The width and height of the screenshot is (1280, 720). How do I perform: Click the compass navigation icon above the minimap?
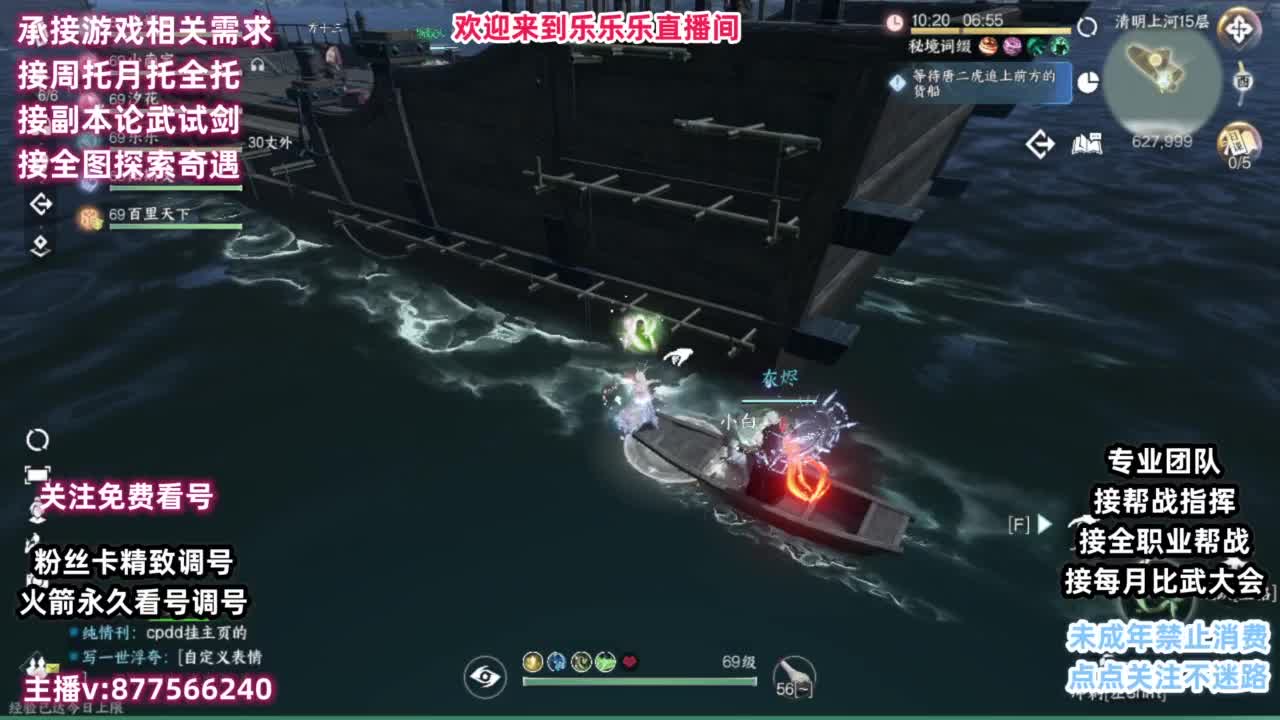[x=1239, y=30]
